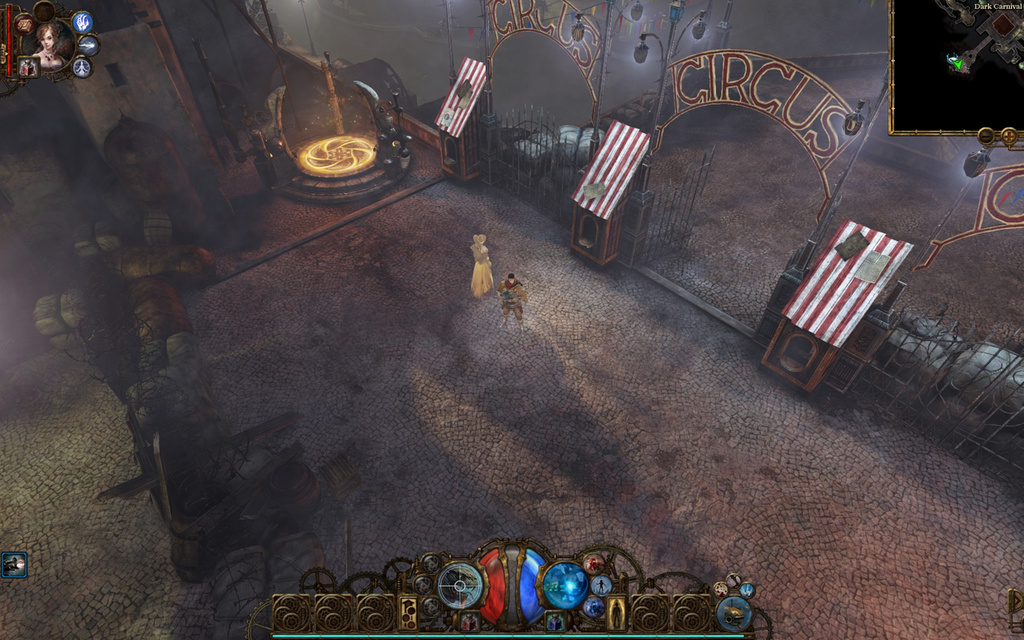Use the companion's red potion slot
Screen dimensions: 1024x640
tap(28, 67)
